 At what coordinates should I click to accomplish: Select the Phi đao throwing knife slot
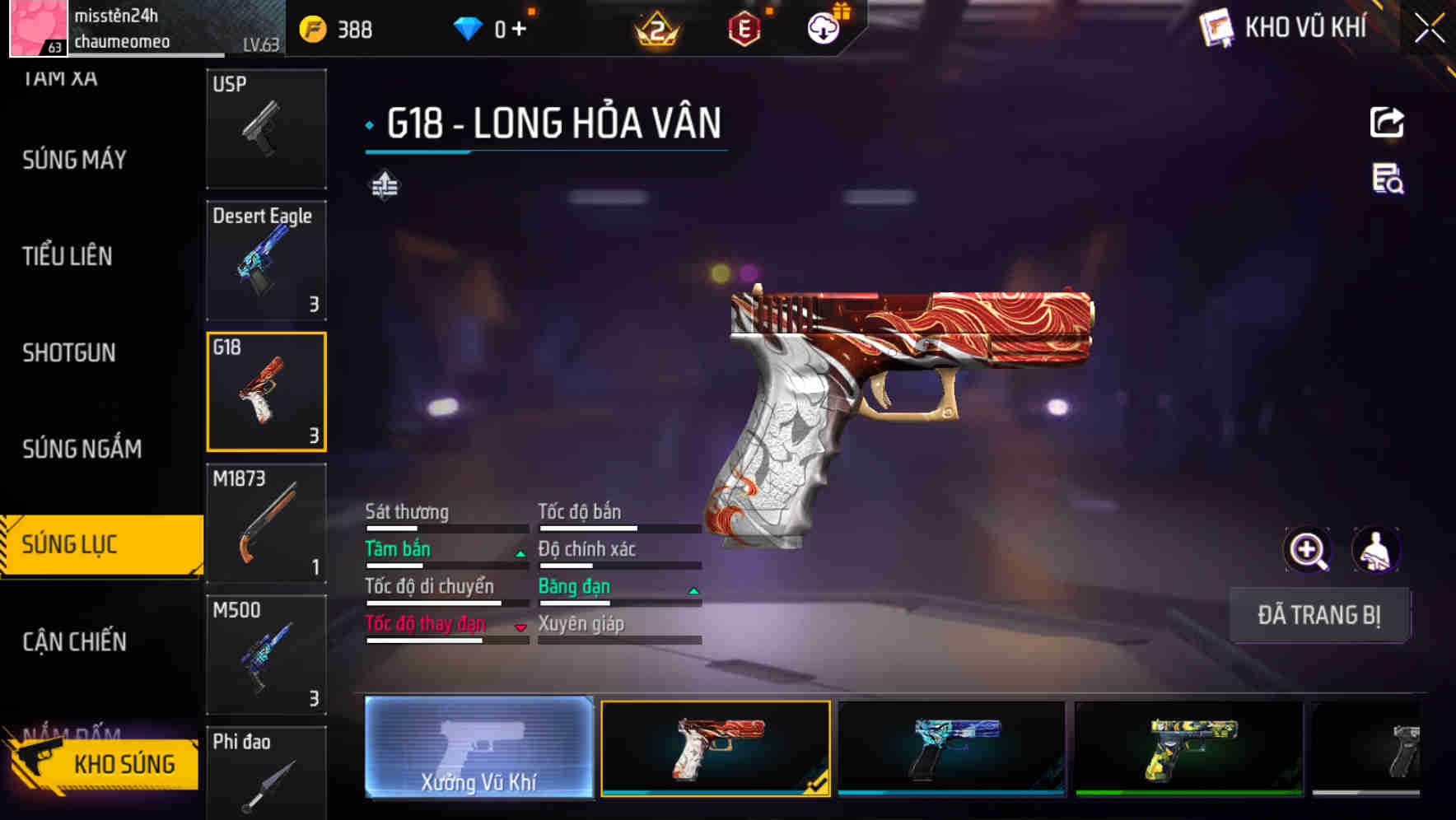tap(266, 774)
